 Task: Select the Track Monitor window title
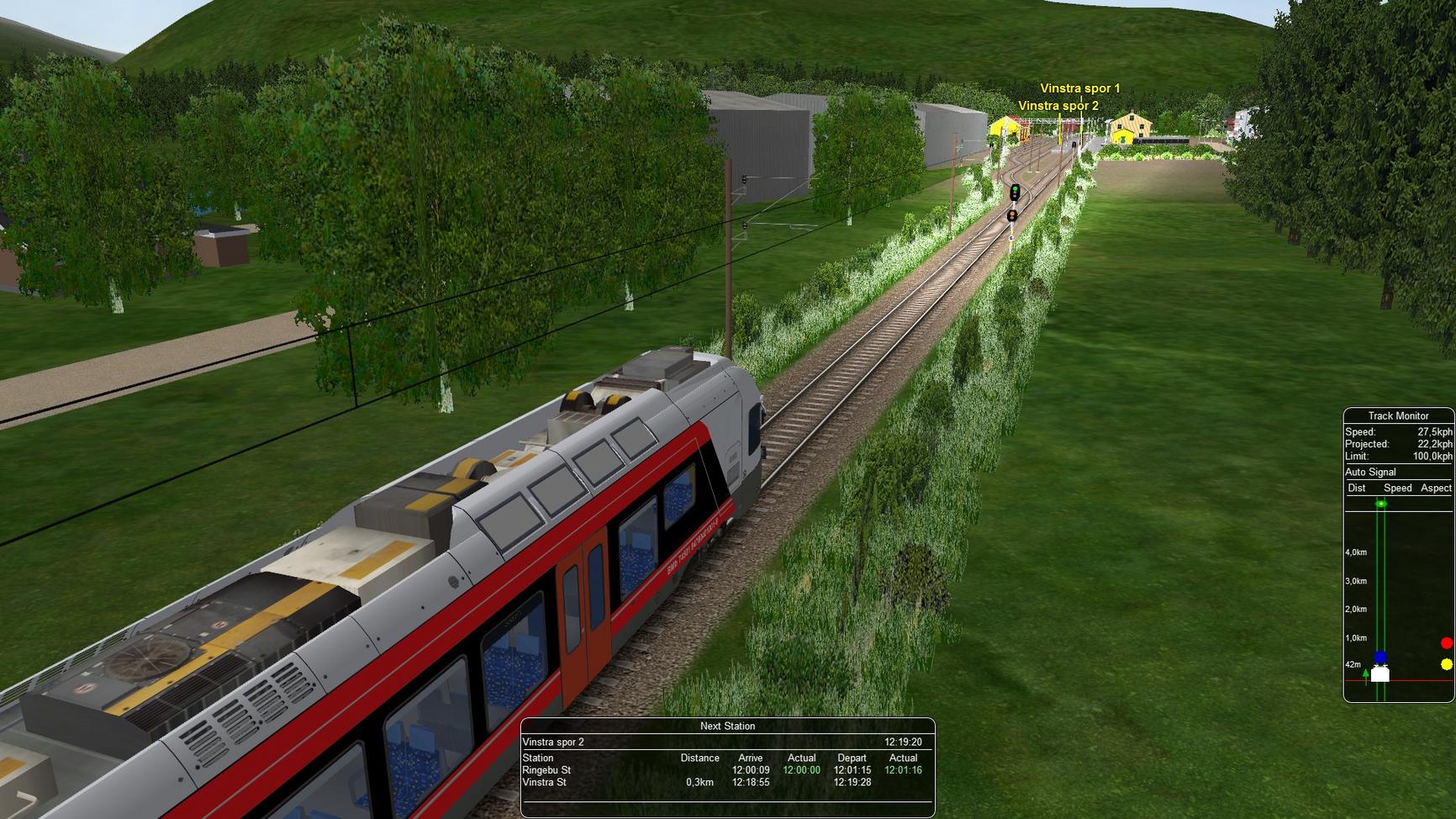tap(1398, 415)
